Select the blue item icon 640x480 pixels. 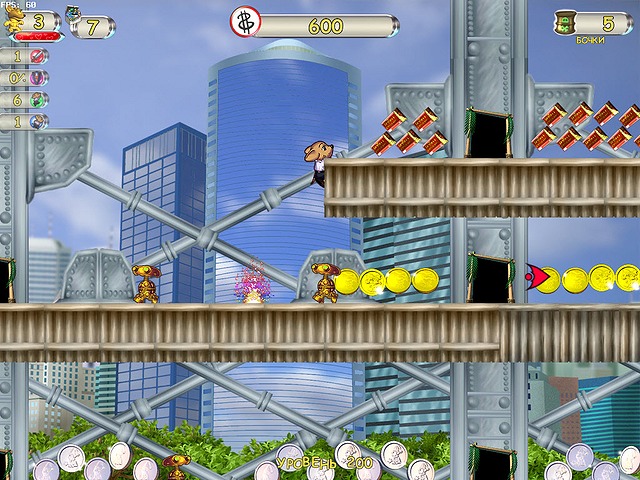click(37, 122)
